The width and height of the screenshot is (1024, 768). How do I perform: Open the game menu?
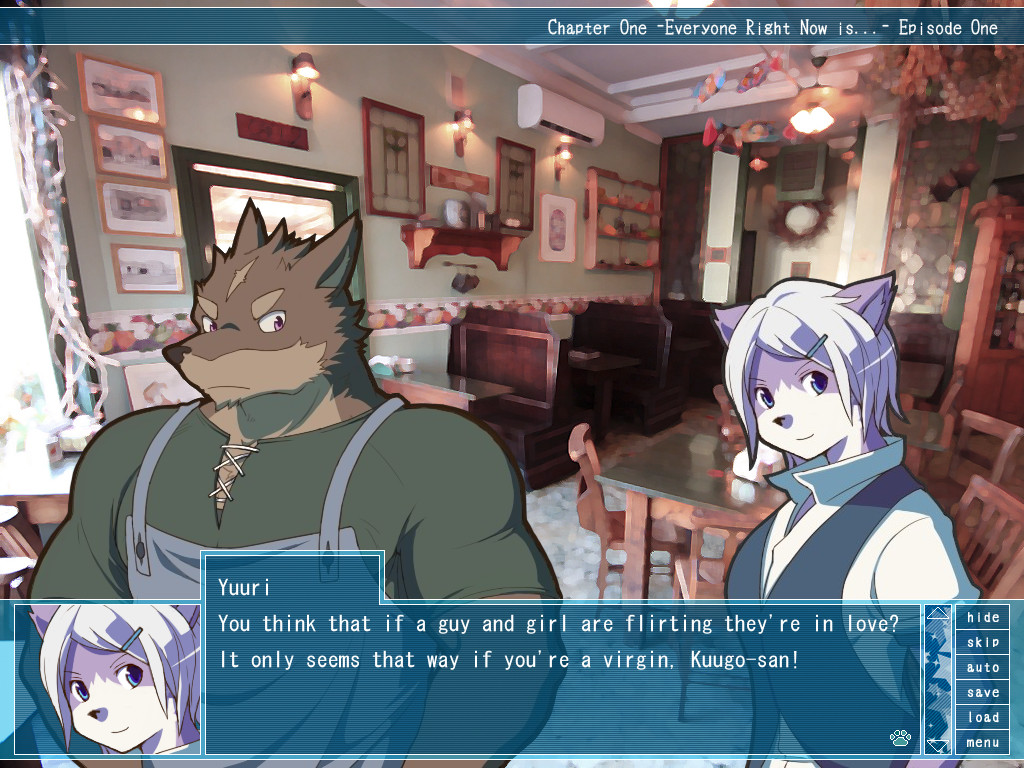point(982,742)
